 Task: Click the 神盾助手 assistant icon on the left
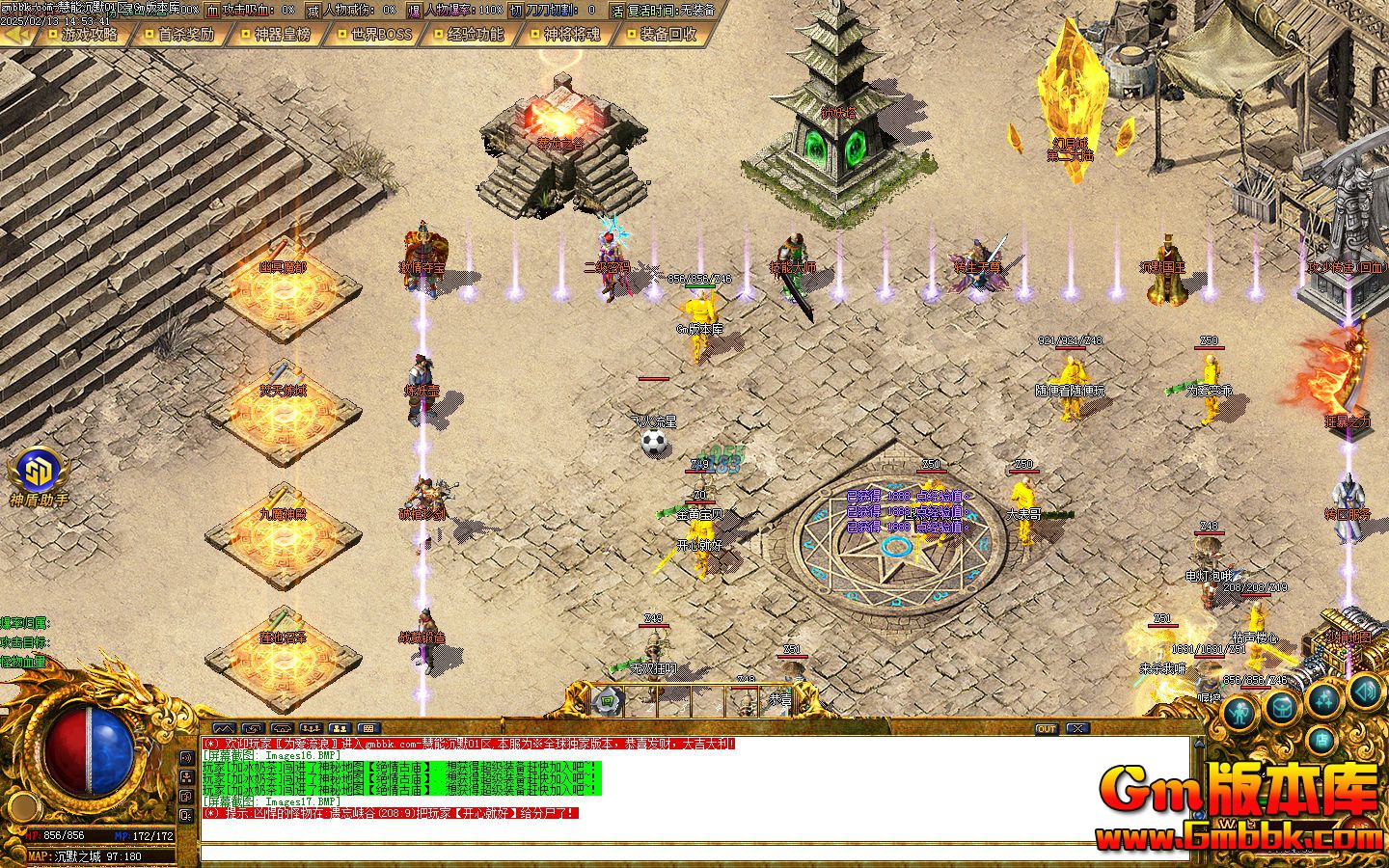(39, 475)
